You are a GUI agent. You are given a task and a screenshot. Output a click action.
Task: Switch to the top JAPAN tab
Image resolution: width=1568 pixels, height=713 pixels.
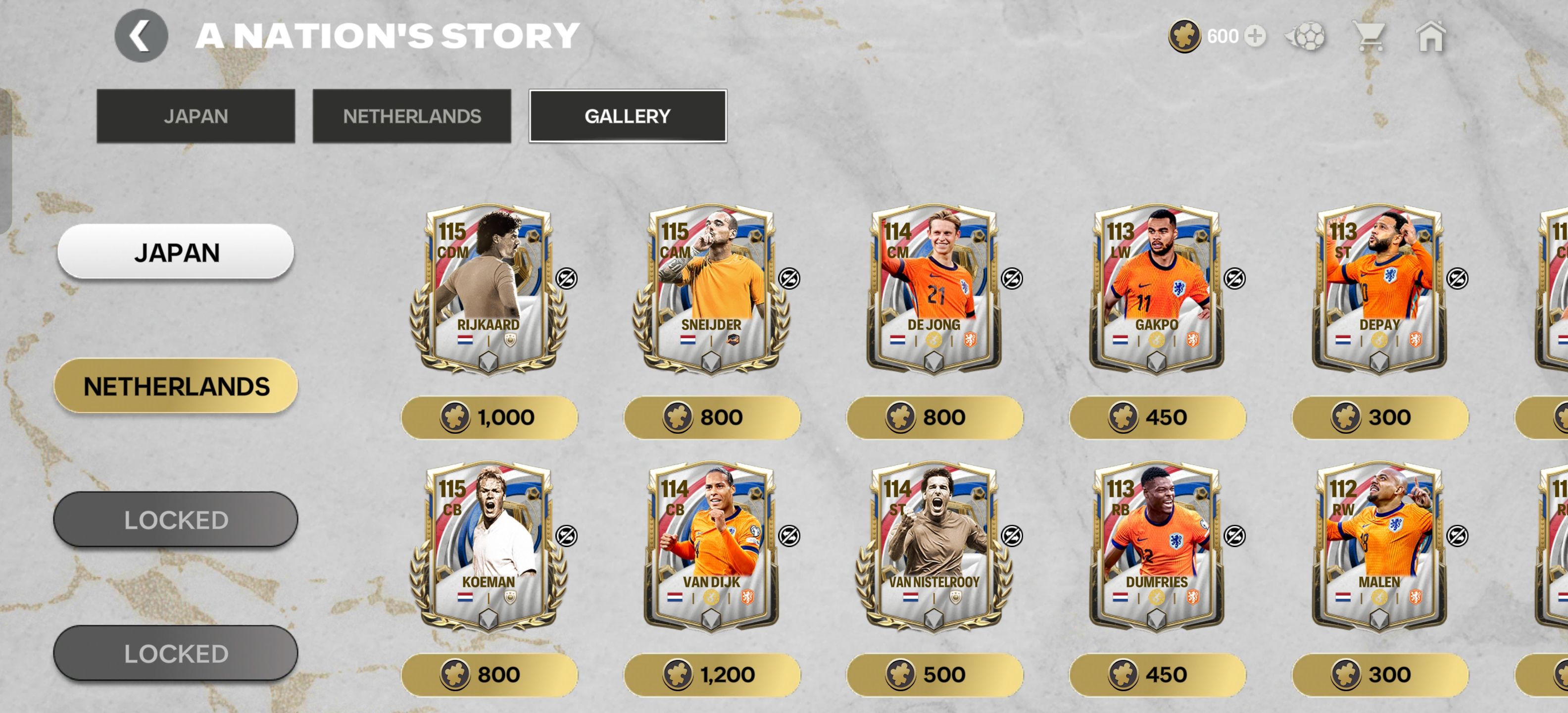196,116
